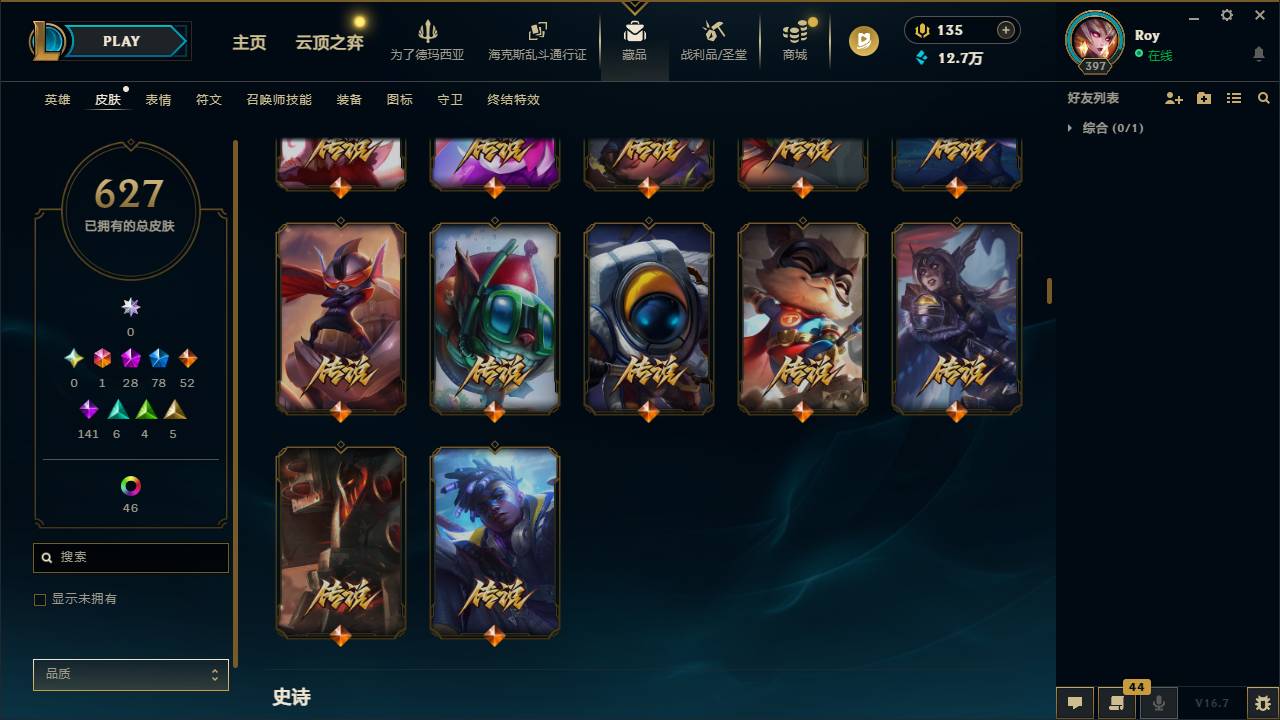Screen dimensions: 1280x720
Task: Enable the 显示未拥有 checkbox
Action: pyautogui.click(x=39, y=599)
